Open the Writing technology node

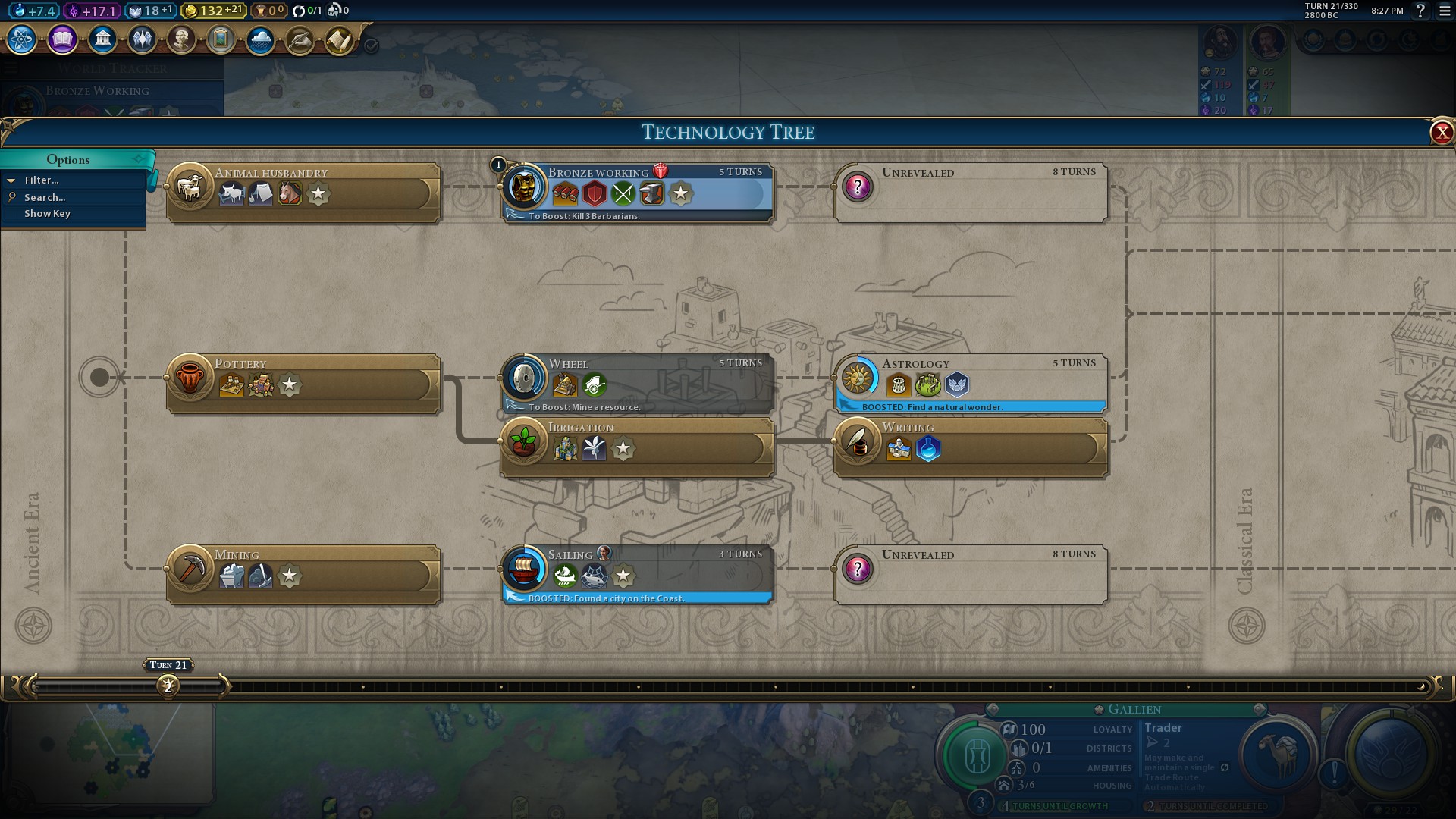(x=971, y=447)
